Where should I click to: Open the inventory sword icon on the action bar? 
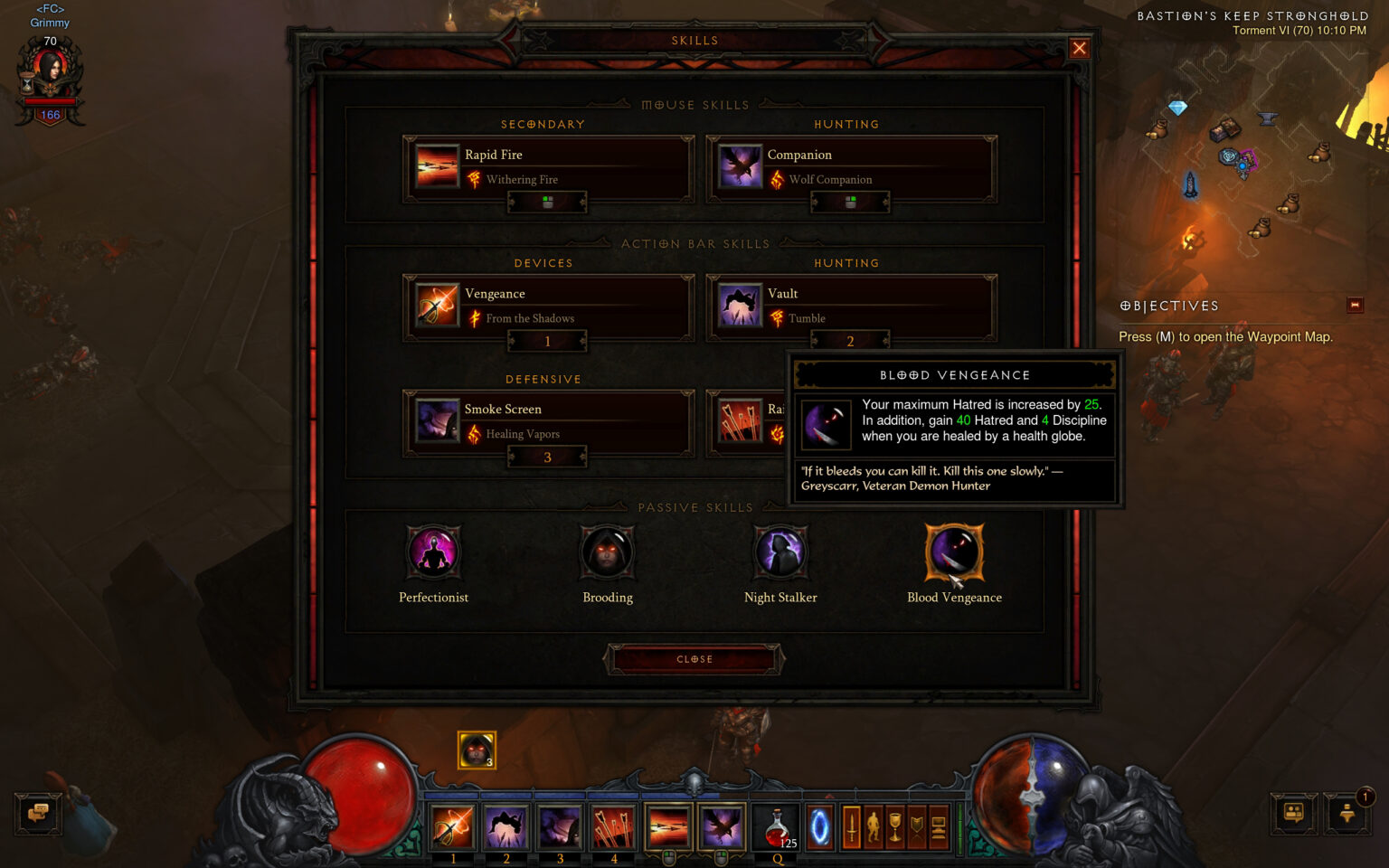(852, 827)
